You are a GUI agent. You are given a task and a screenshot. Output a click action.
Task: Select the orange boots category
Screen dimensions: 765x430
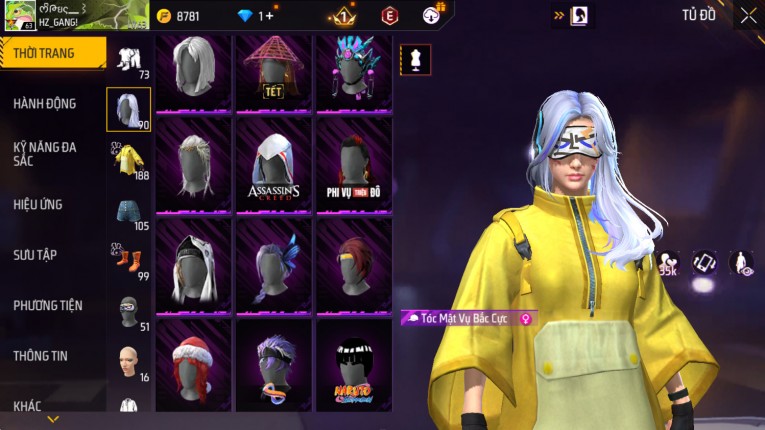click(x=129, y=261)
